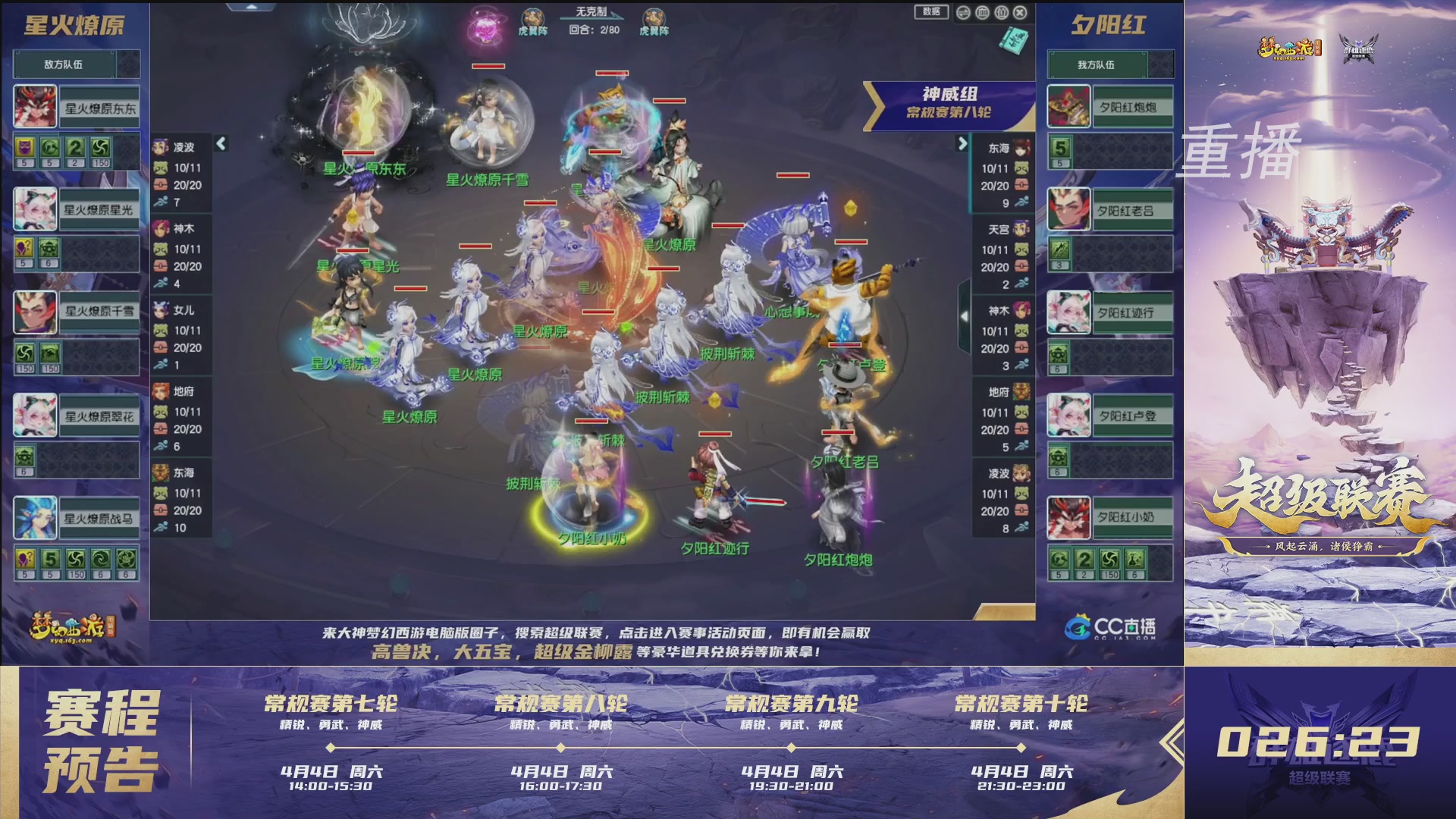Open the building icon in top-right toolbar
The image size is (1456, 819).
coord(984,13)
